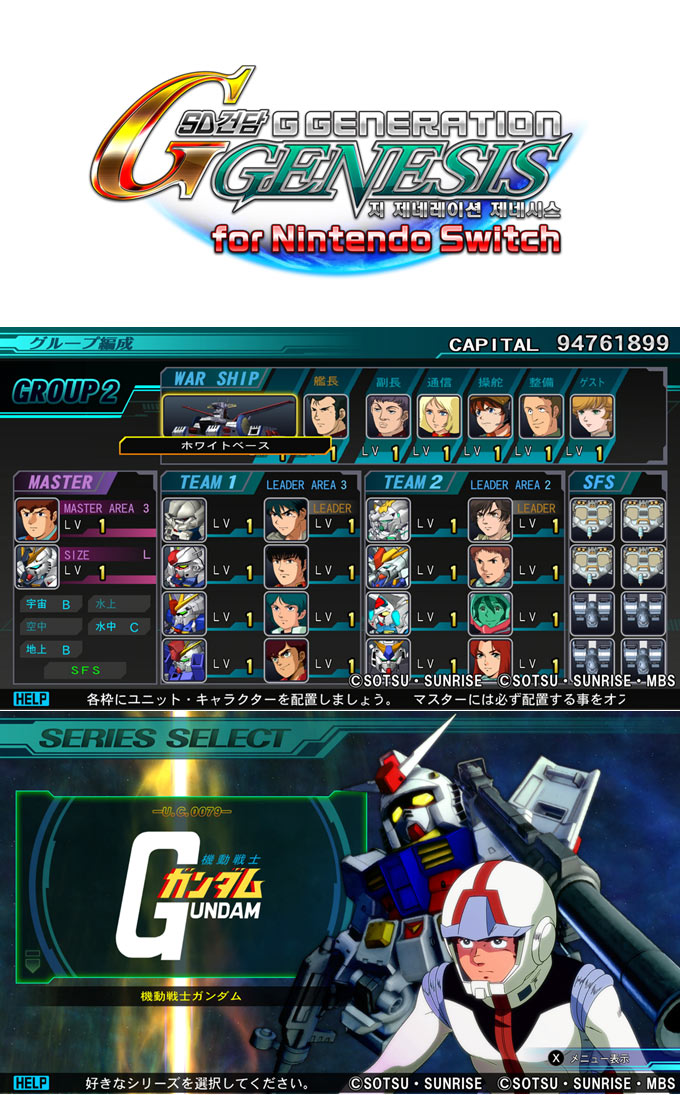Select Team 1's teal-haired pilot
The height and width of the screenshot is (1095, 680).
[285, 613]
